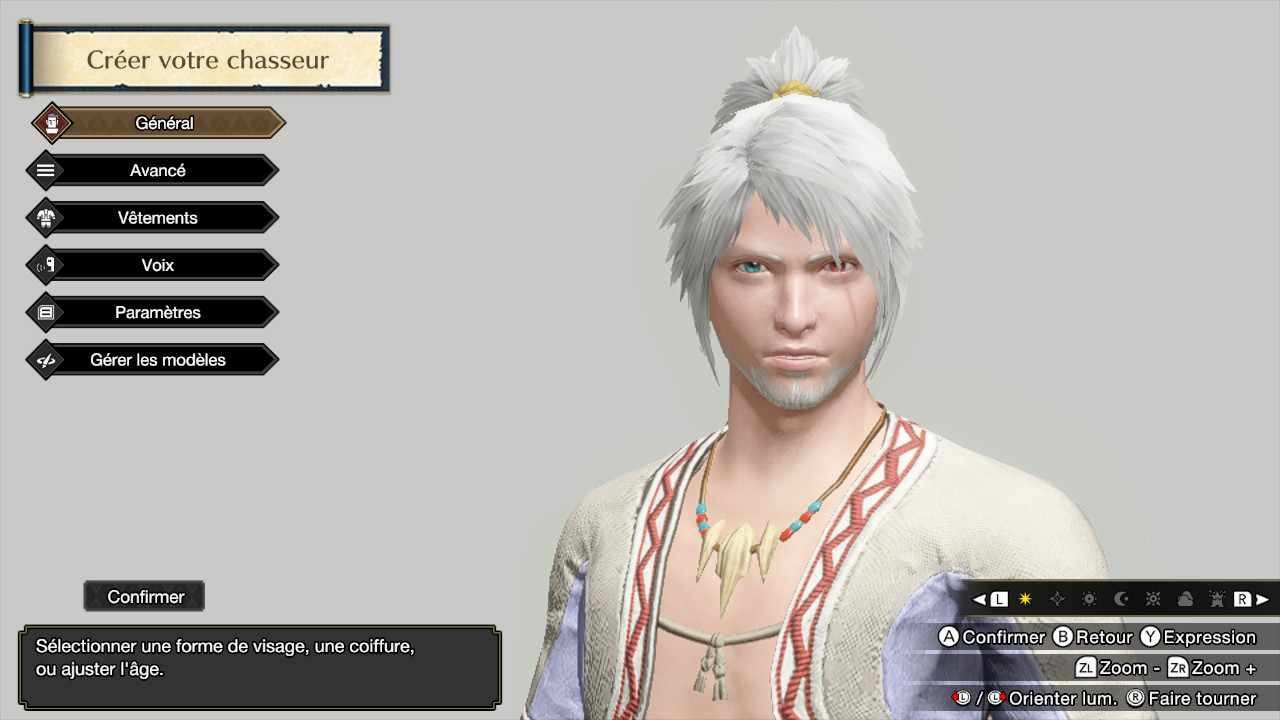1280x720 pixels.
Task: Switch to the cloudy lighting preset
Action: click(1185, 599)
